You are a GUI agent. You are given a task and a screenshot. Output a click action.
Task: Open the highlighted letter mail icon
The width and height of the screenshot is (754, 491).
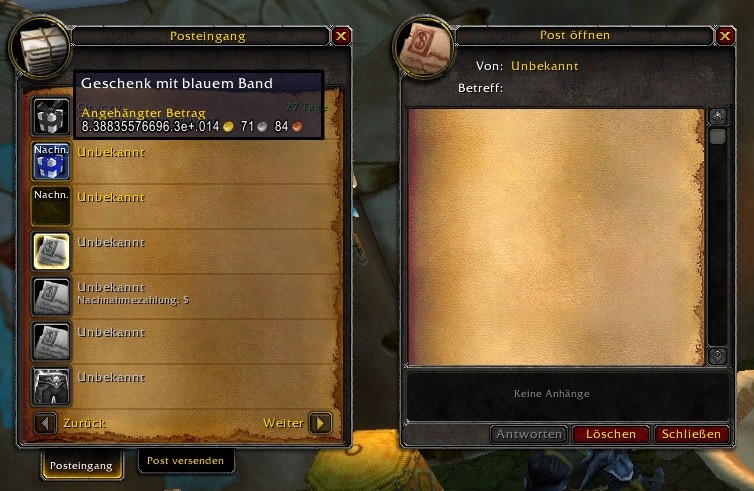(x=51, y=252)
